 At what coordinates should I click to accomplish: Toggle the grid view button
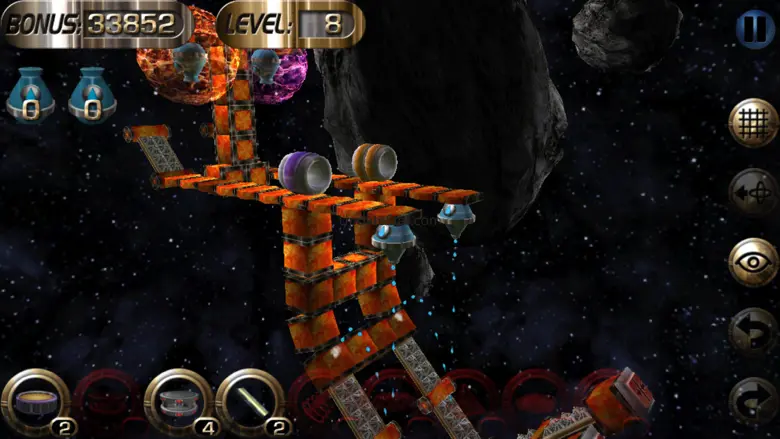pos(752,123)
